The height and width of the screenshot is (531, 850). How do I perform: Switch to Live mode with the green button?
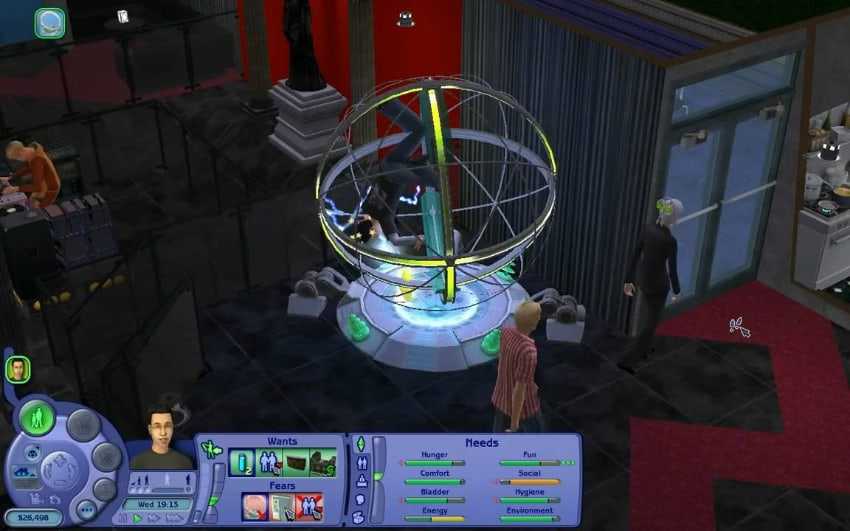click(37, 418)
